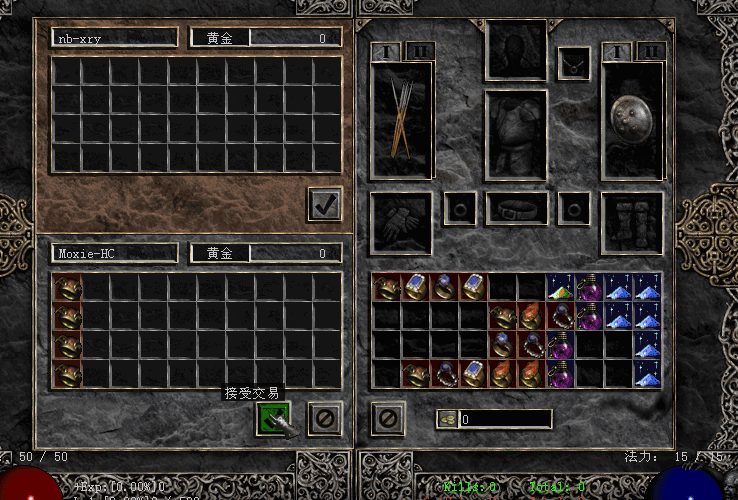Choose weapon set I above the shield
The image size is (738, 500).
coord(618,50)
